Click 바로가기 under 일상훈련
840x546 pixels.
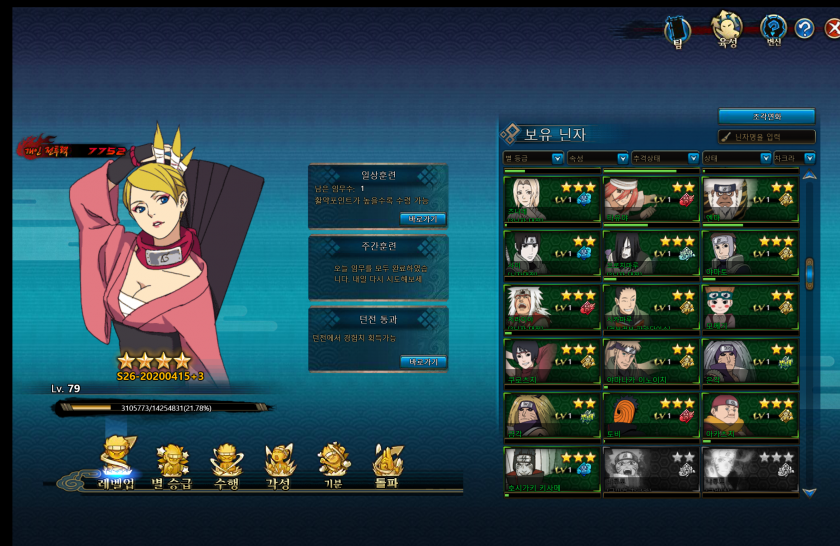(423, 218)
